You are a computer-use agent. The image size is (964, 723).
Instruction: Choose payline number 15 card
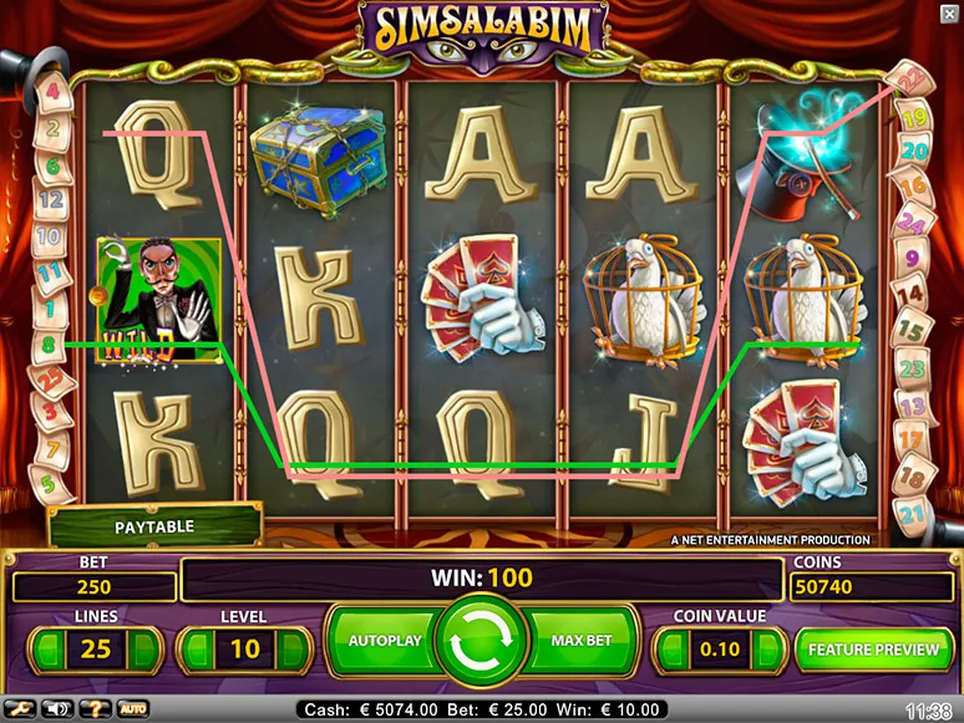pyautogui.click(x=910, y=328)
